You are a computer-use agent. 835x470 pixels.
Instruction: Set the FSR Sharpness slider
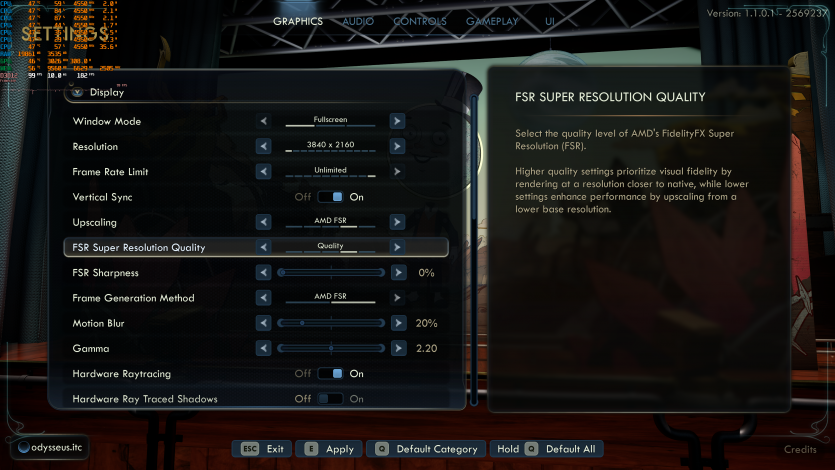[331, 272]
